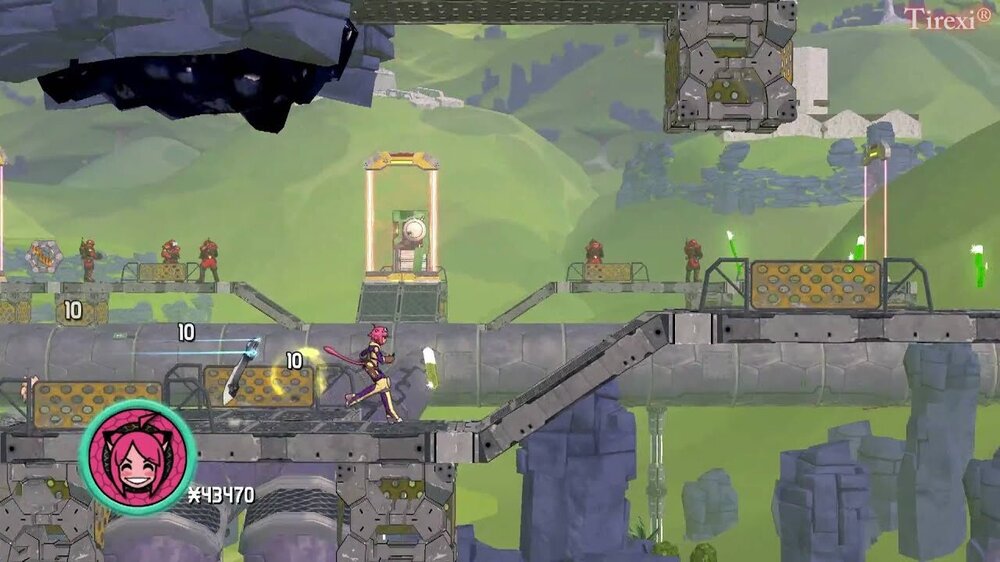Viewport: 1000px width, 562px height.
Task: Click the pink-haired character portrait icon
Action: [136, 458]
